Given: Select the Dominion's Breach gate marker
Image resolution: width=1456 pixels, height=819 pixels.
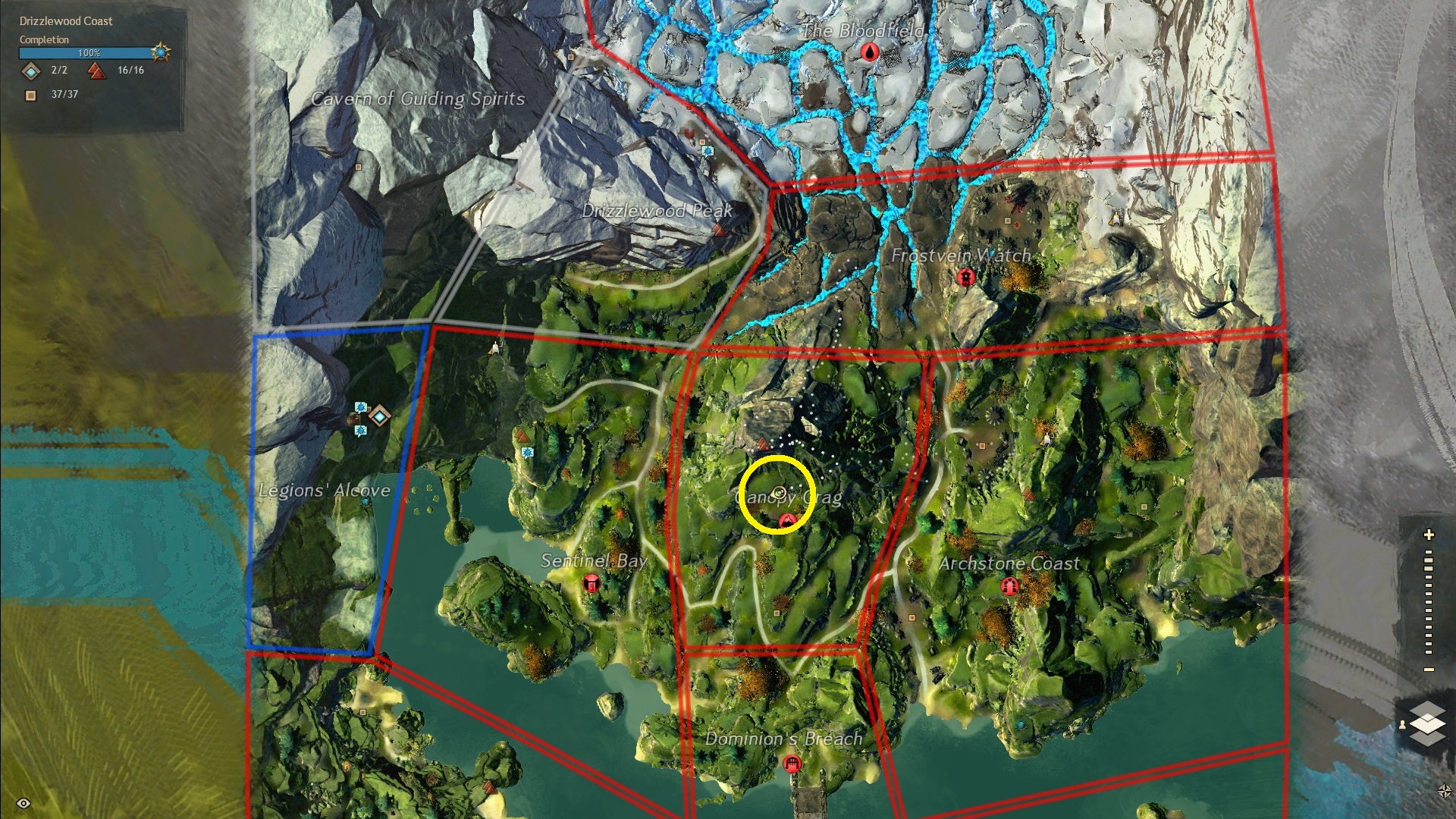Looking at the screenshot, I should 792,763.
